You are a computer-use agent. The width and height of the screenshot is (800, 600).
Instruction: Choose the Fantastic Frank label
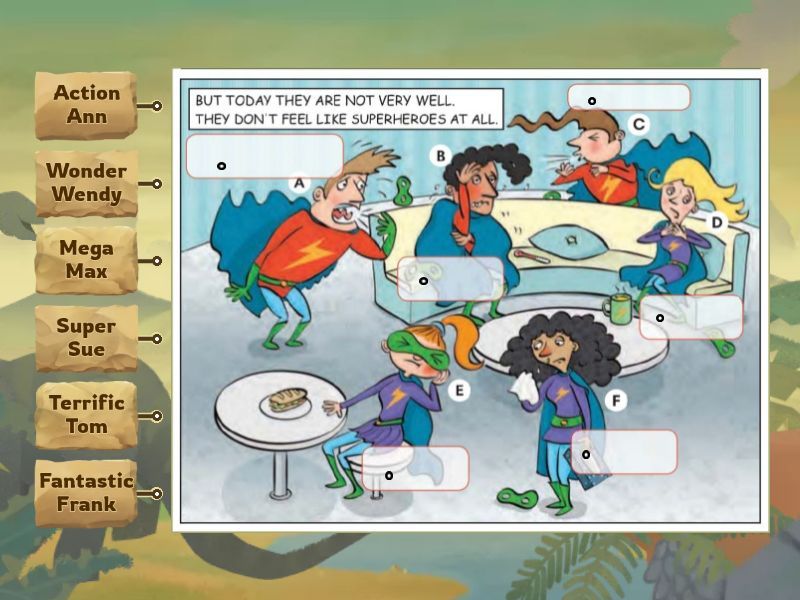click(x=86, y=493)
